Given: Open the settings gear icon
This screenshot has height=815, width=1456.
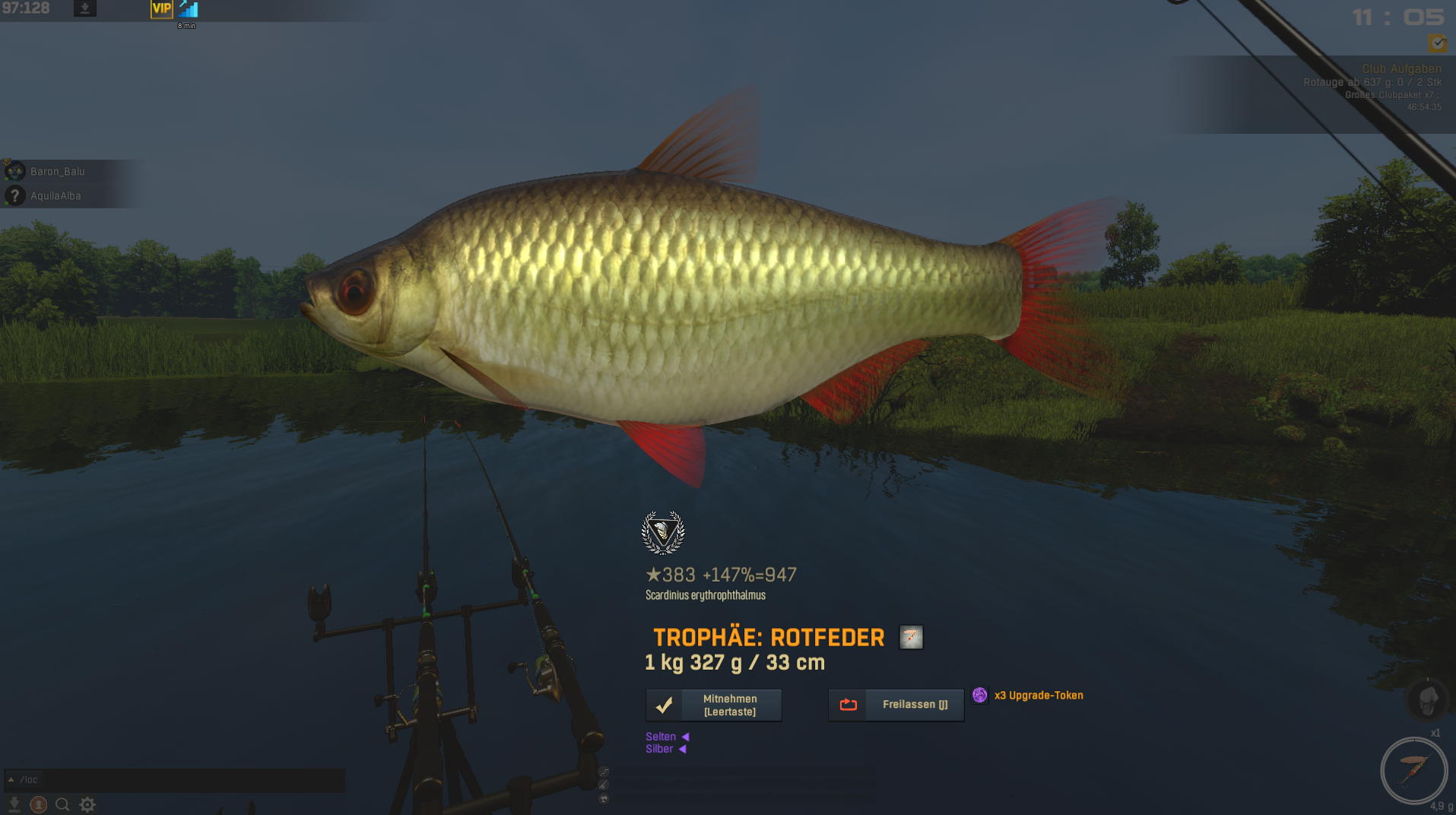Looking at the screenshot, I should tap(87, 804).
